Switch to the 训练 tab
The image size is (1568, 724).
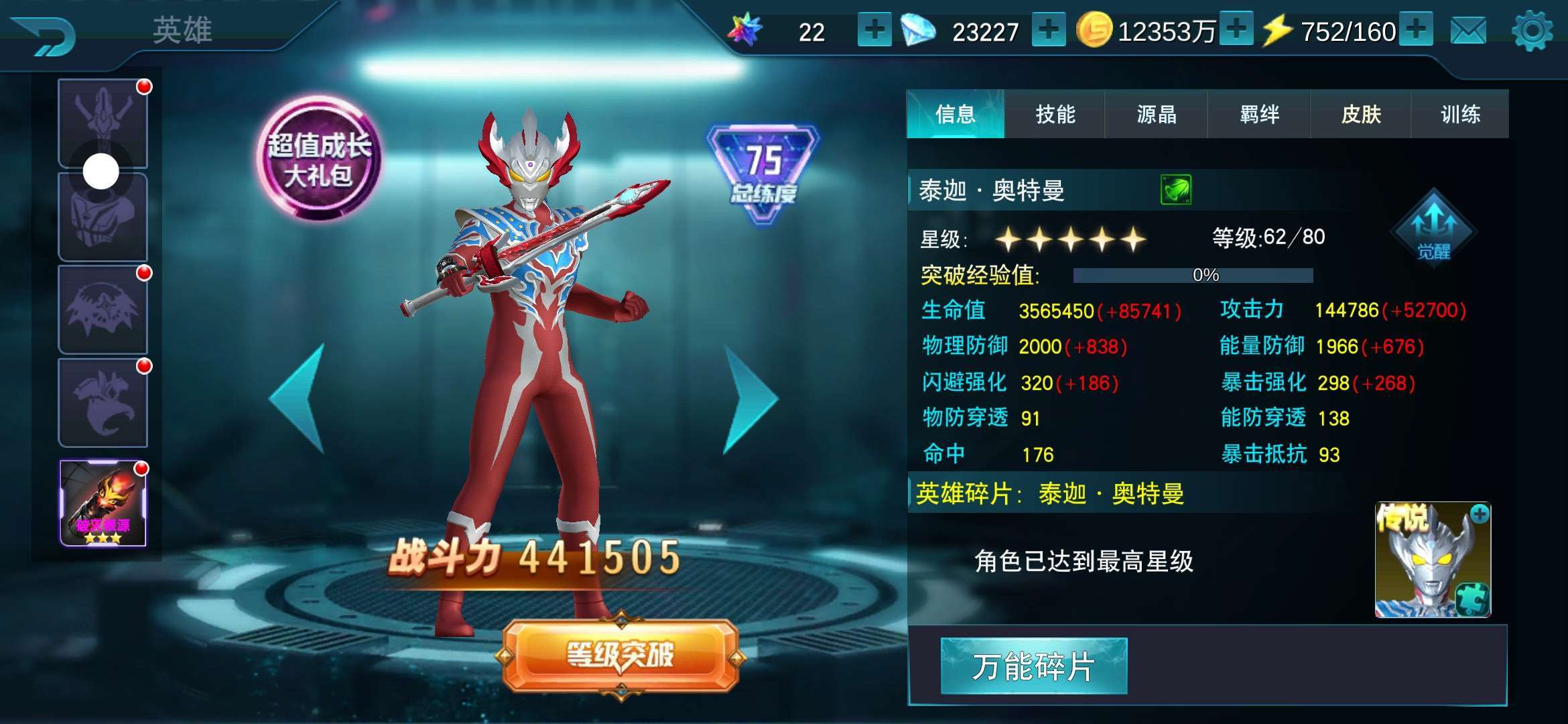click(x=1461, y=115)
